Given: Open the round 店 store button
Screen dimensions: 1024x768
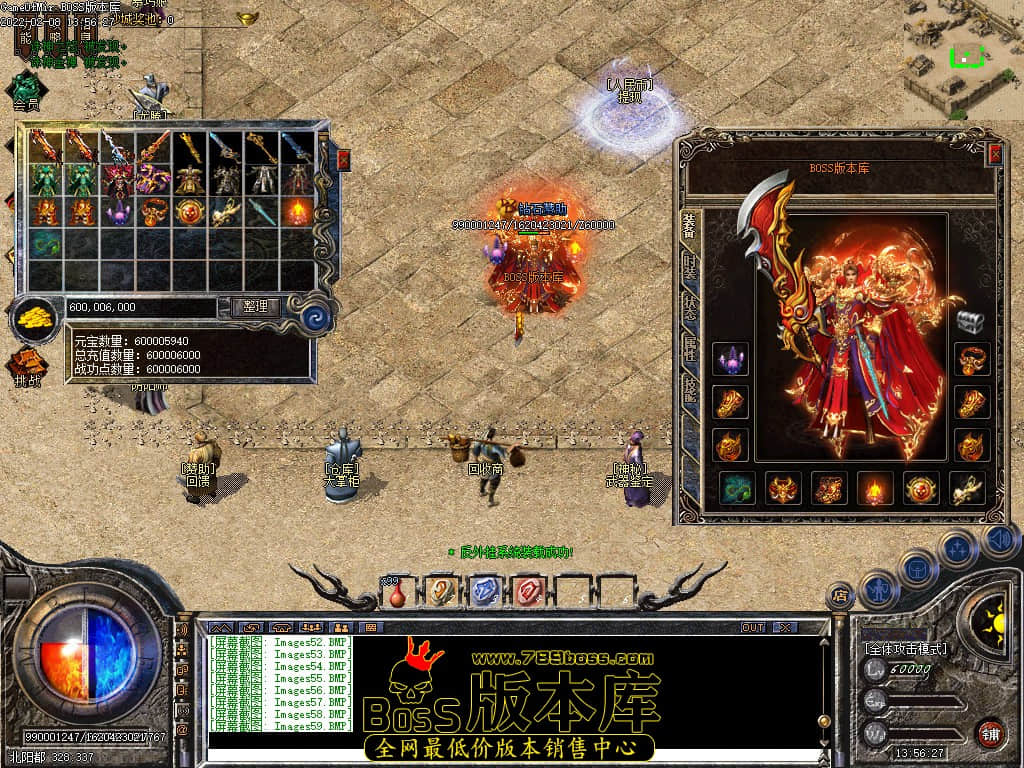Looking at the screenshot, I should pyautogui.click(x=840, y=596).
